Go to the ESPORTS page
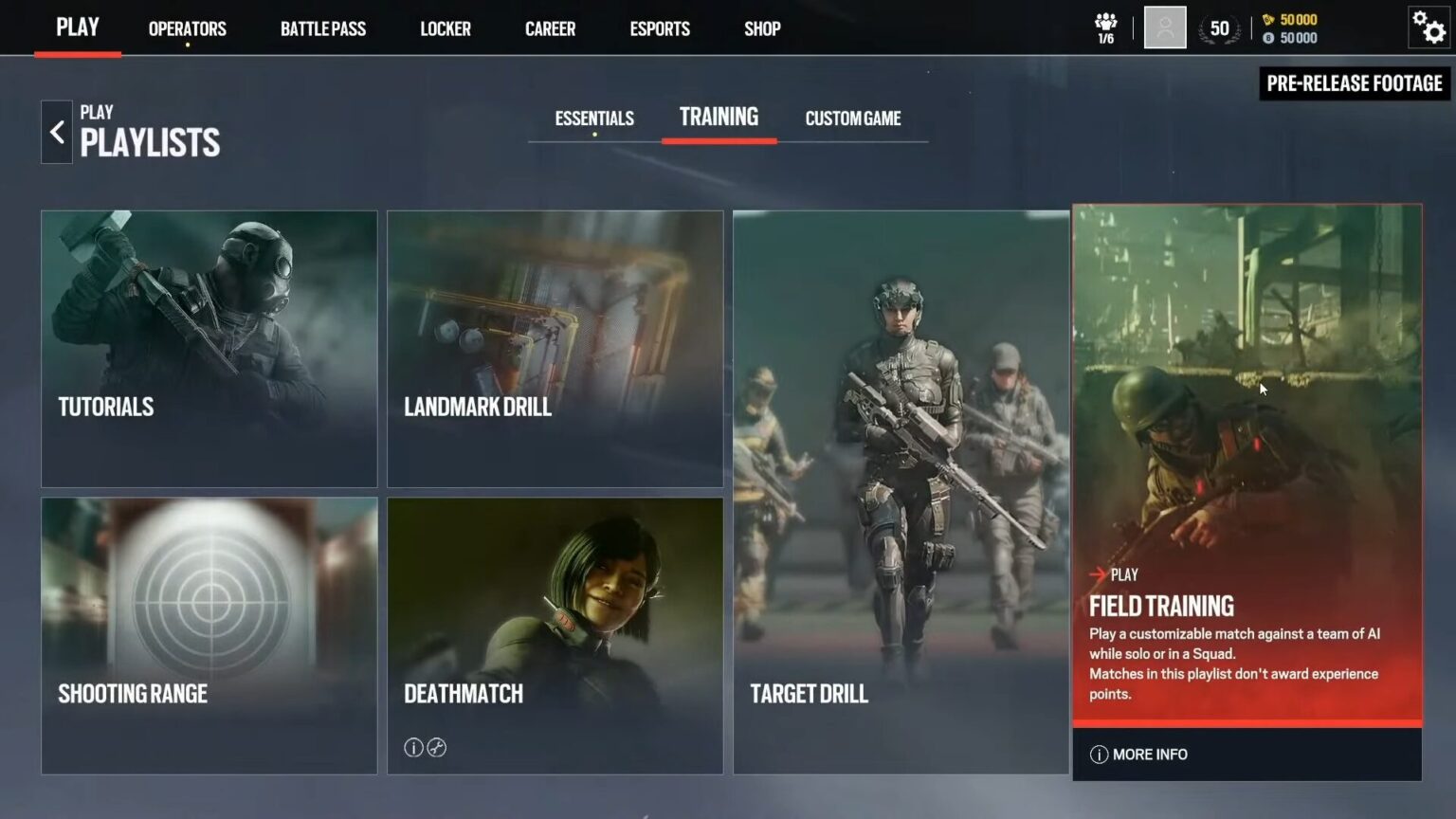1456x819 pixels. pos(659,28)
